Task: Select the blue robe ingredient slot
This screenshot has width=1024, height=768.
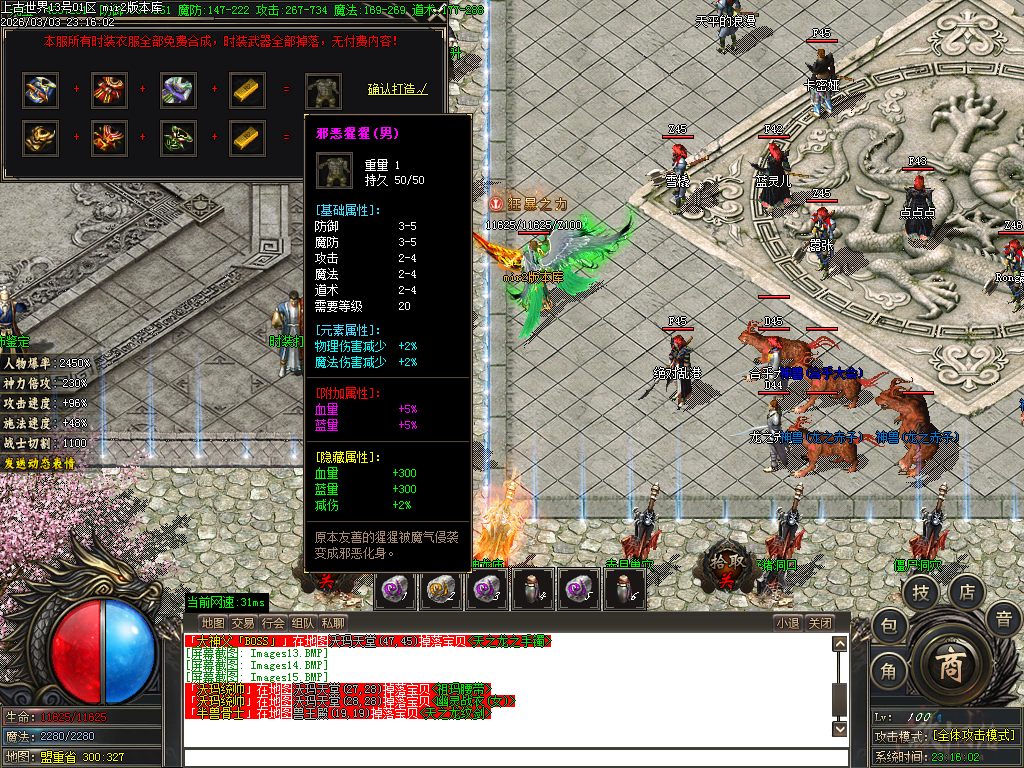Action: [41, 90]
